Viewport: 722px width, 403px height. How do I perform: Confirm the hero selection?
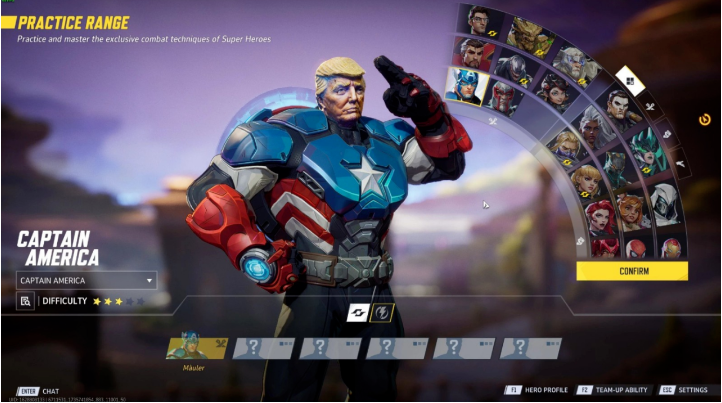pyautogui.click(x=632, y=271)
